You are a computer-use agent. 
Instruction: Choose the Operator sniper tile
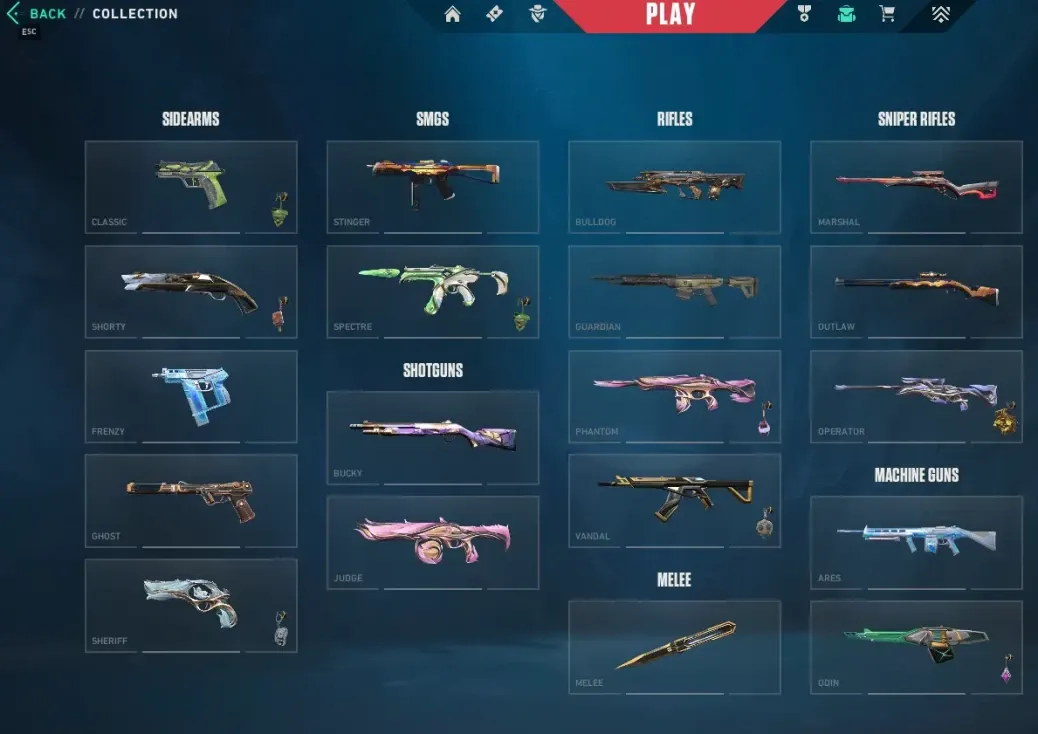tap(916, 396)
